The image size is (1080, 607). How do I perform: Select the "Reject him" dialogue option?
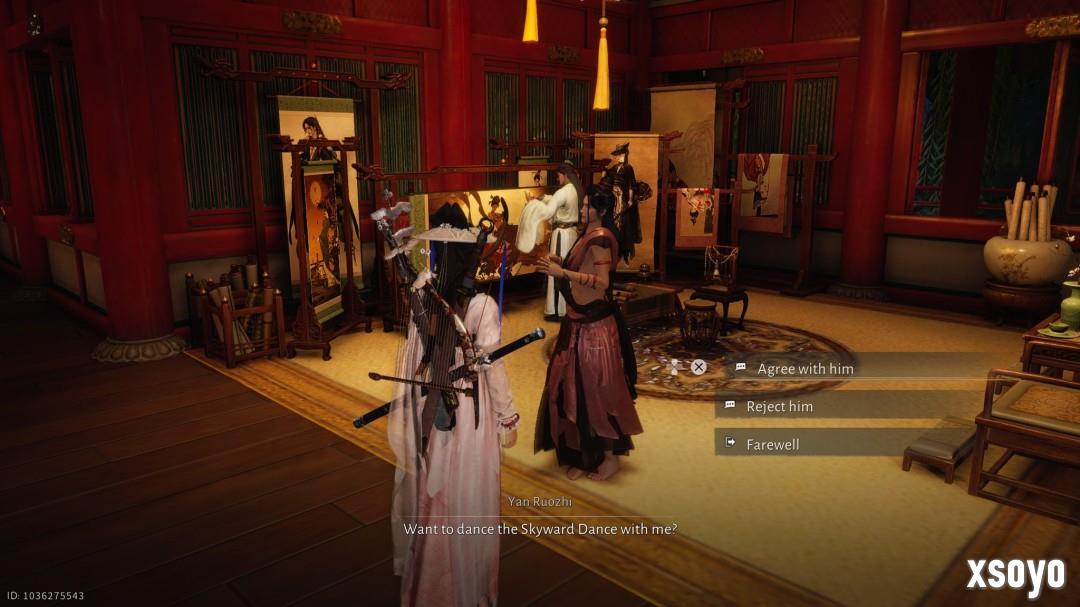(779, 406)
